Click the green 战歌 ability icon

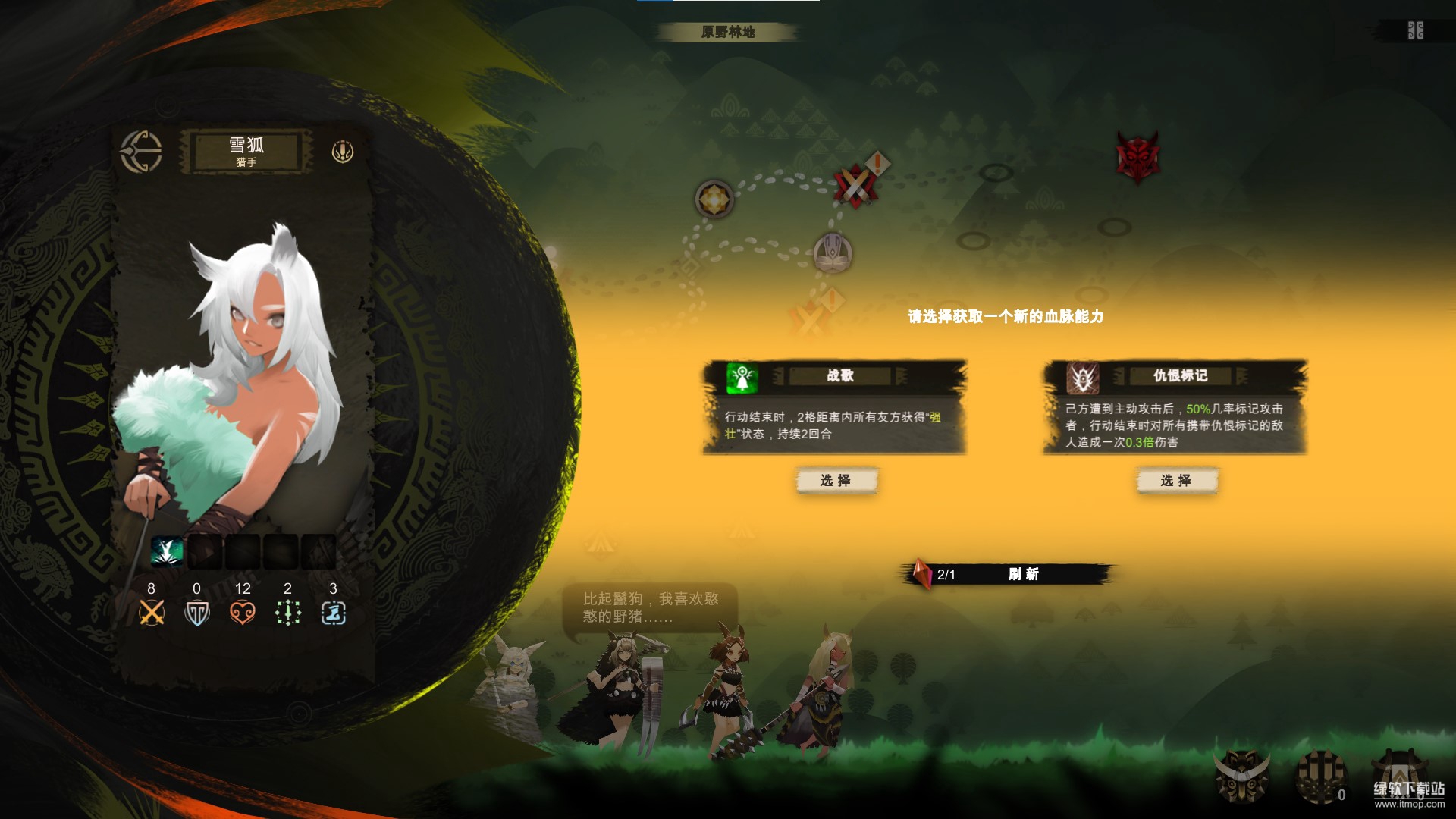[x=742, y=377]
